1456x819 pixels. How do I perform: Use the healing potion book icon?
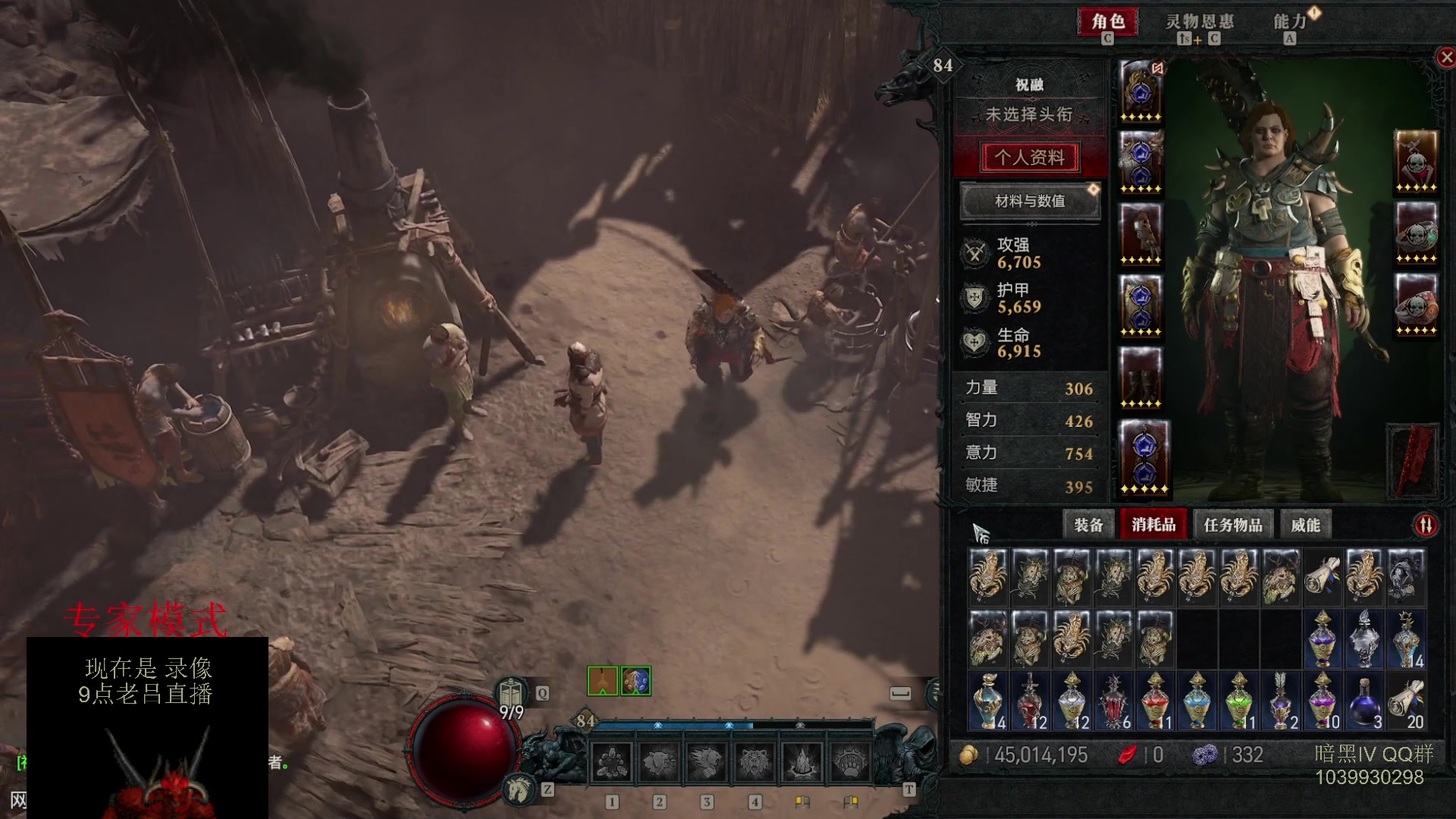click(512, 693)
